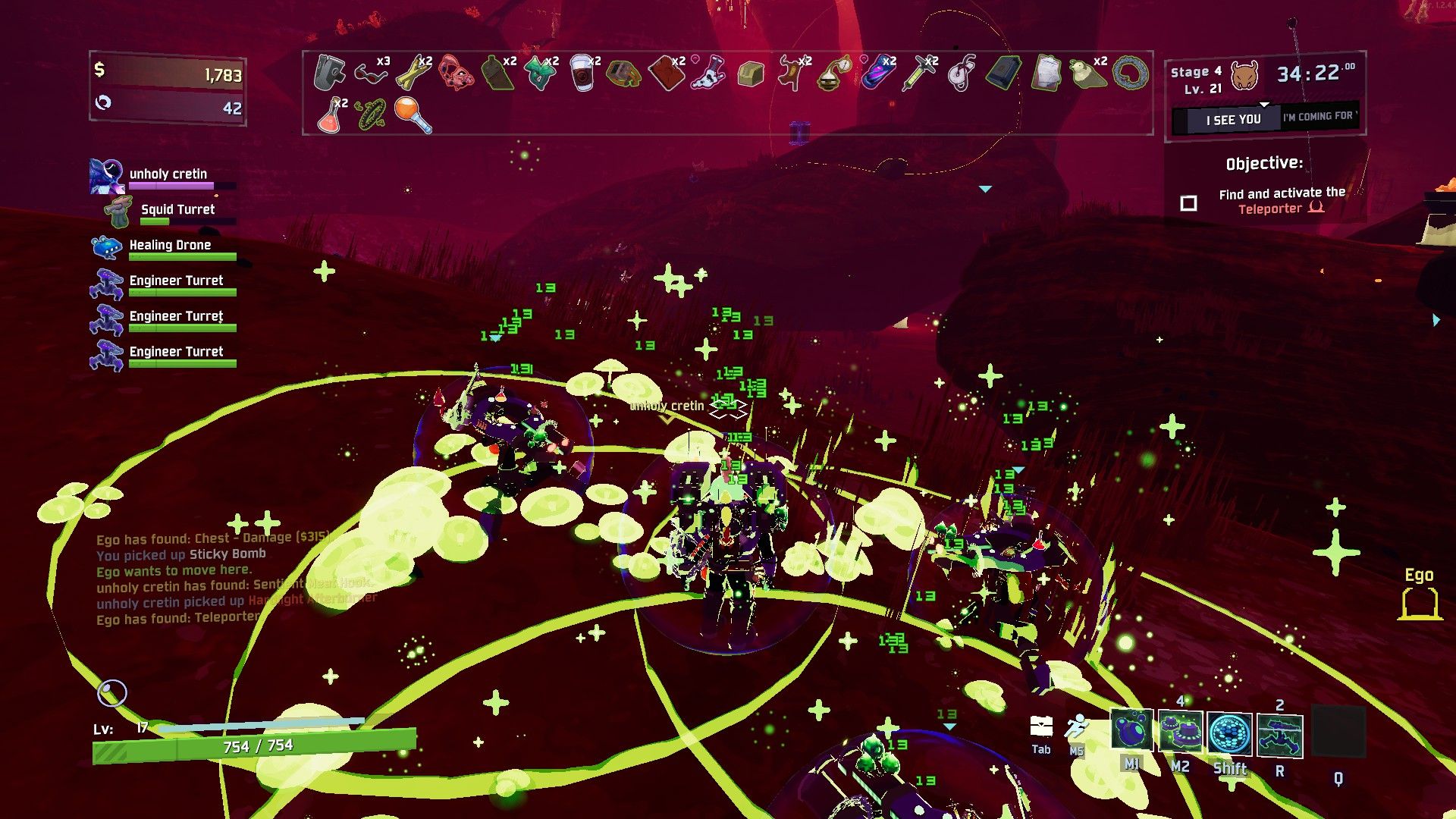Select the Healing Drone ally entry
This screenshot has width=1456, height=819.
click(x=170, y=246)
